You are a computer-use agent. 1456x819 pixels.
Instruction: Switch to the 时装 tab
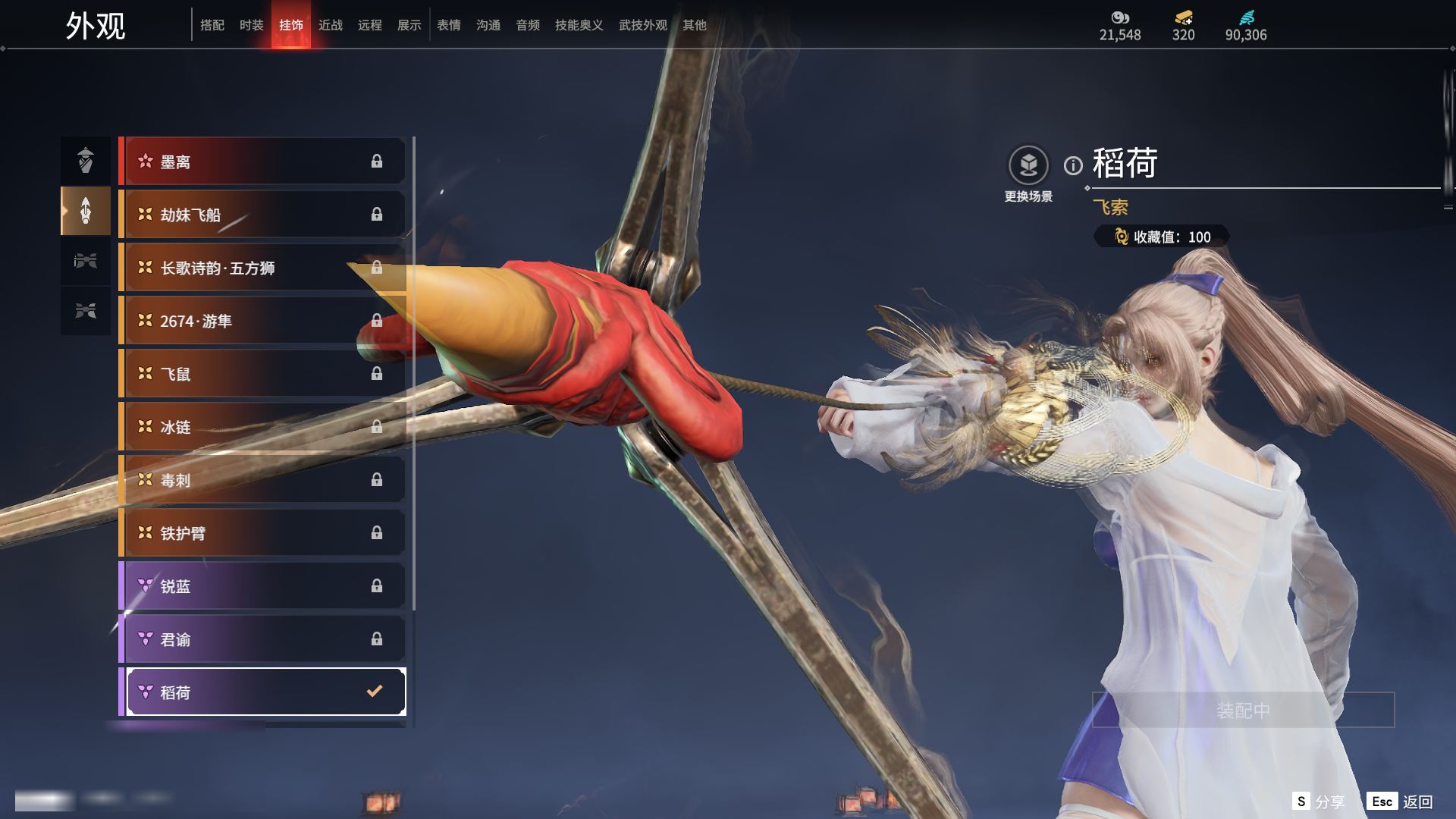(x=252, y=25)
